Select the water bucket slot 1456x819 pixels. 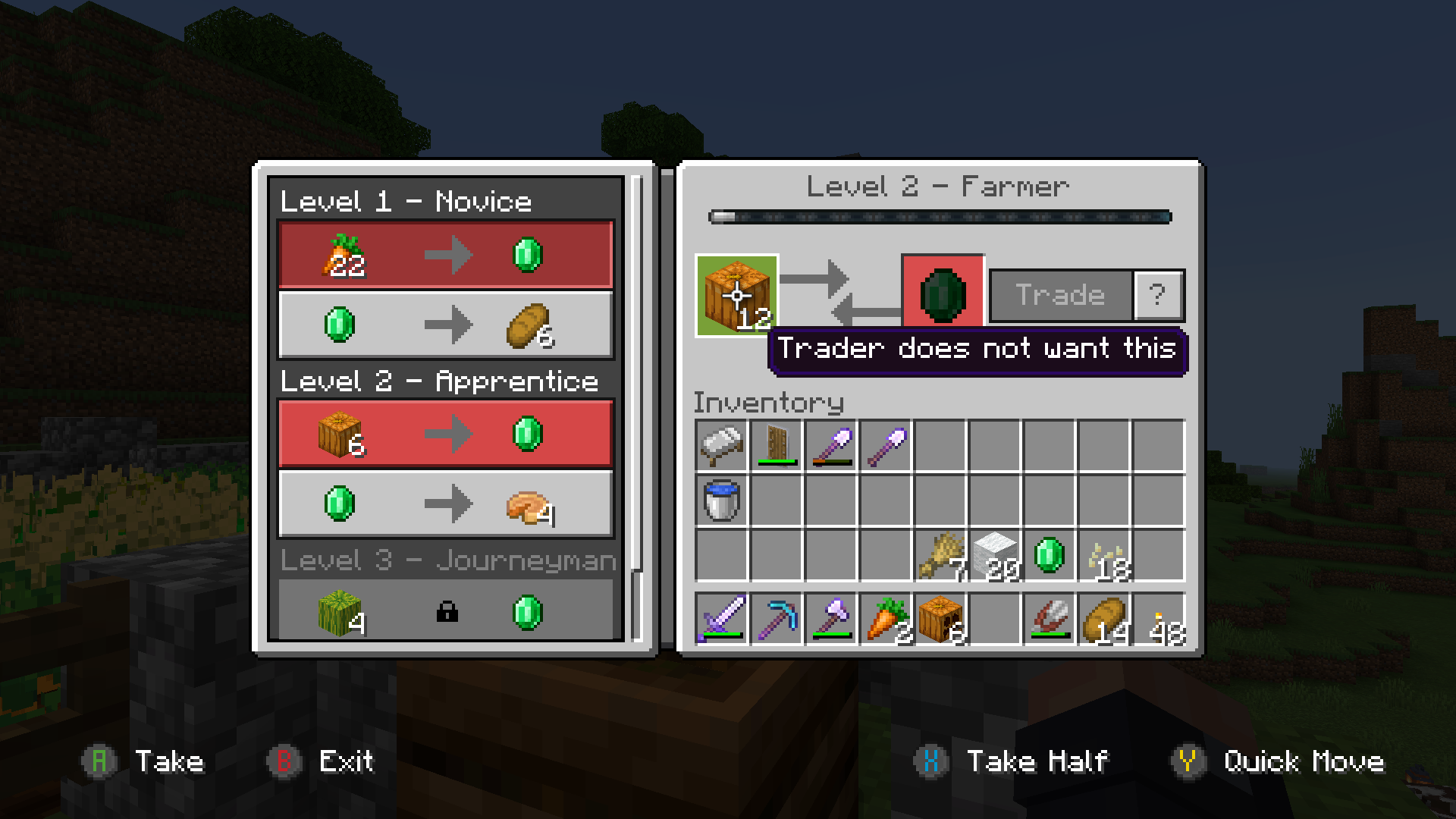tap(721, 500)
